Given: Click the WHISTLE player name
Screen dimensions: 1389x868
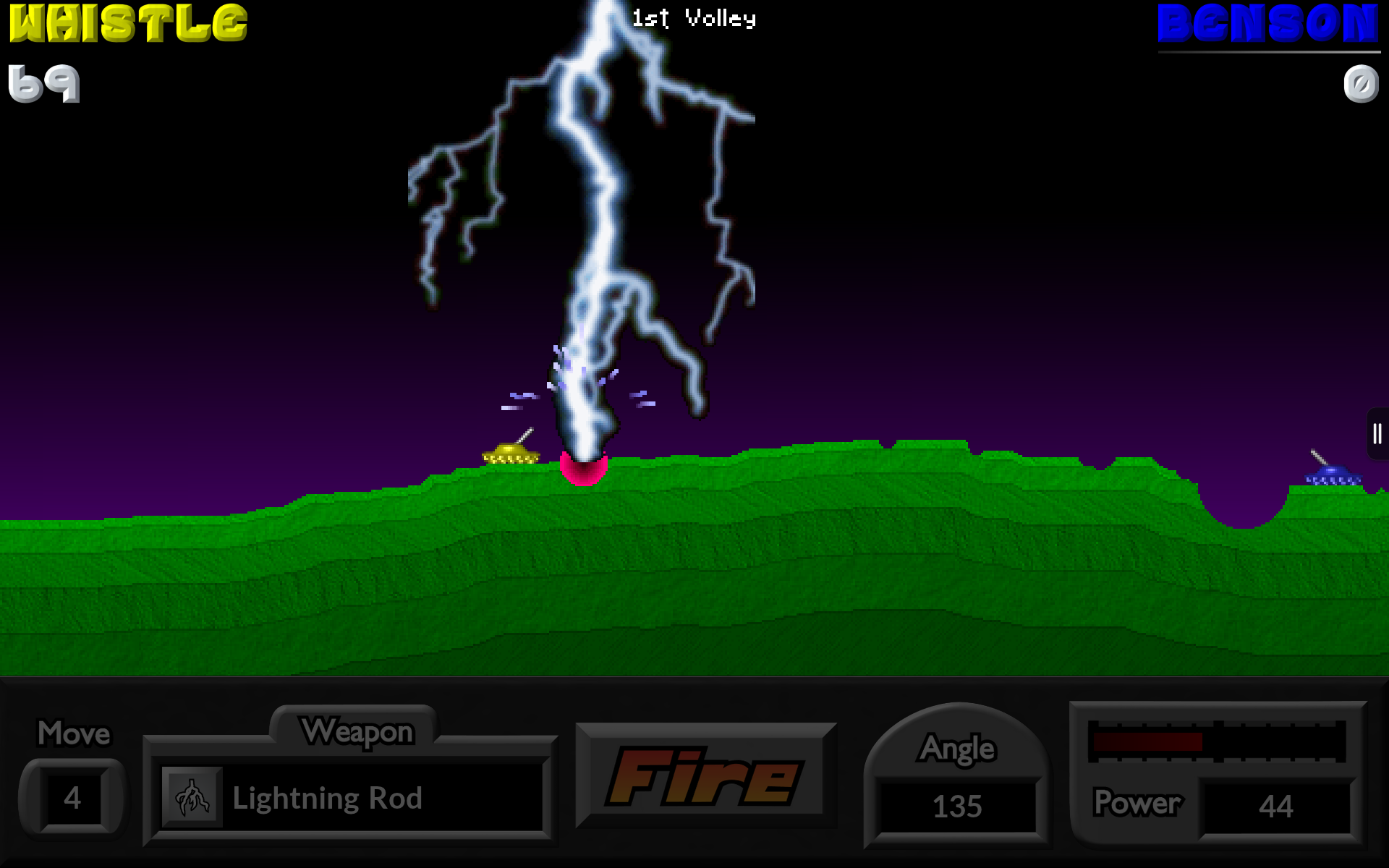Looking at the screenshot, I should pyautogui.click(x=123, y=22).
